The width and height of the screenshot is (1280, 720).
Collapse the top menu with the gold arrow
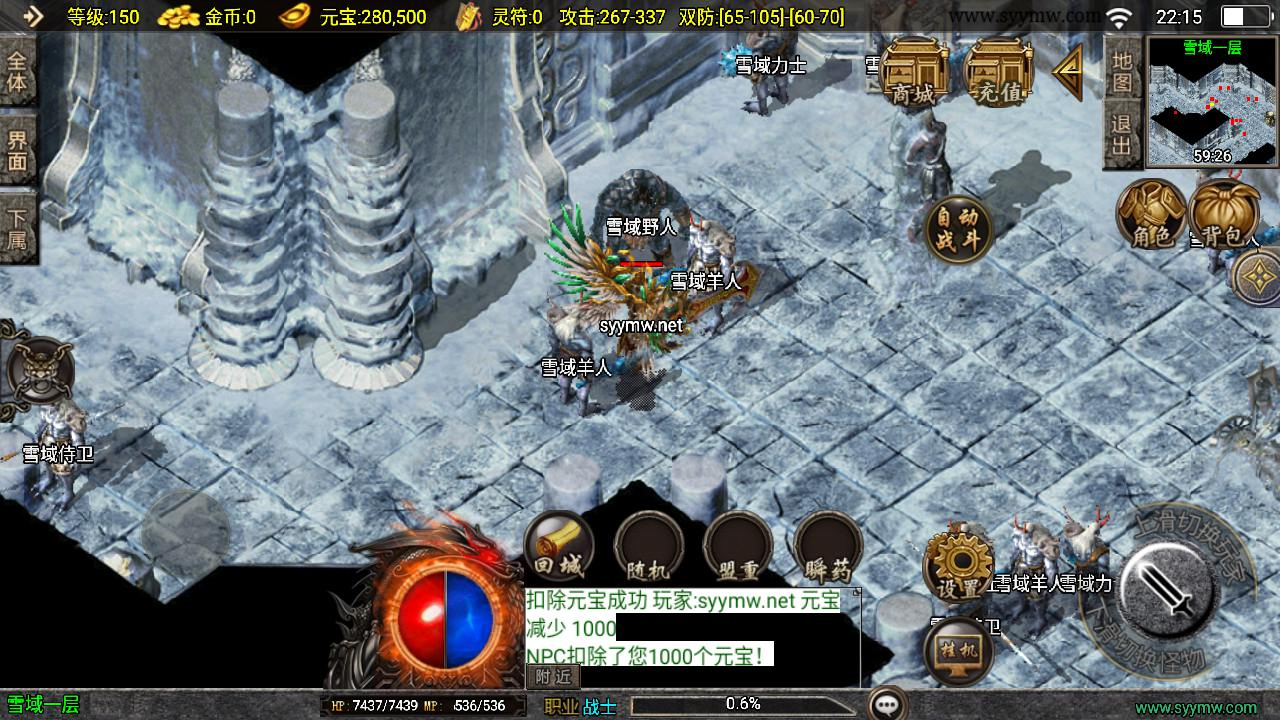(1067, 72)
